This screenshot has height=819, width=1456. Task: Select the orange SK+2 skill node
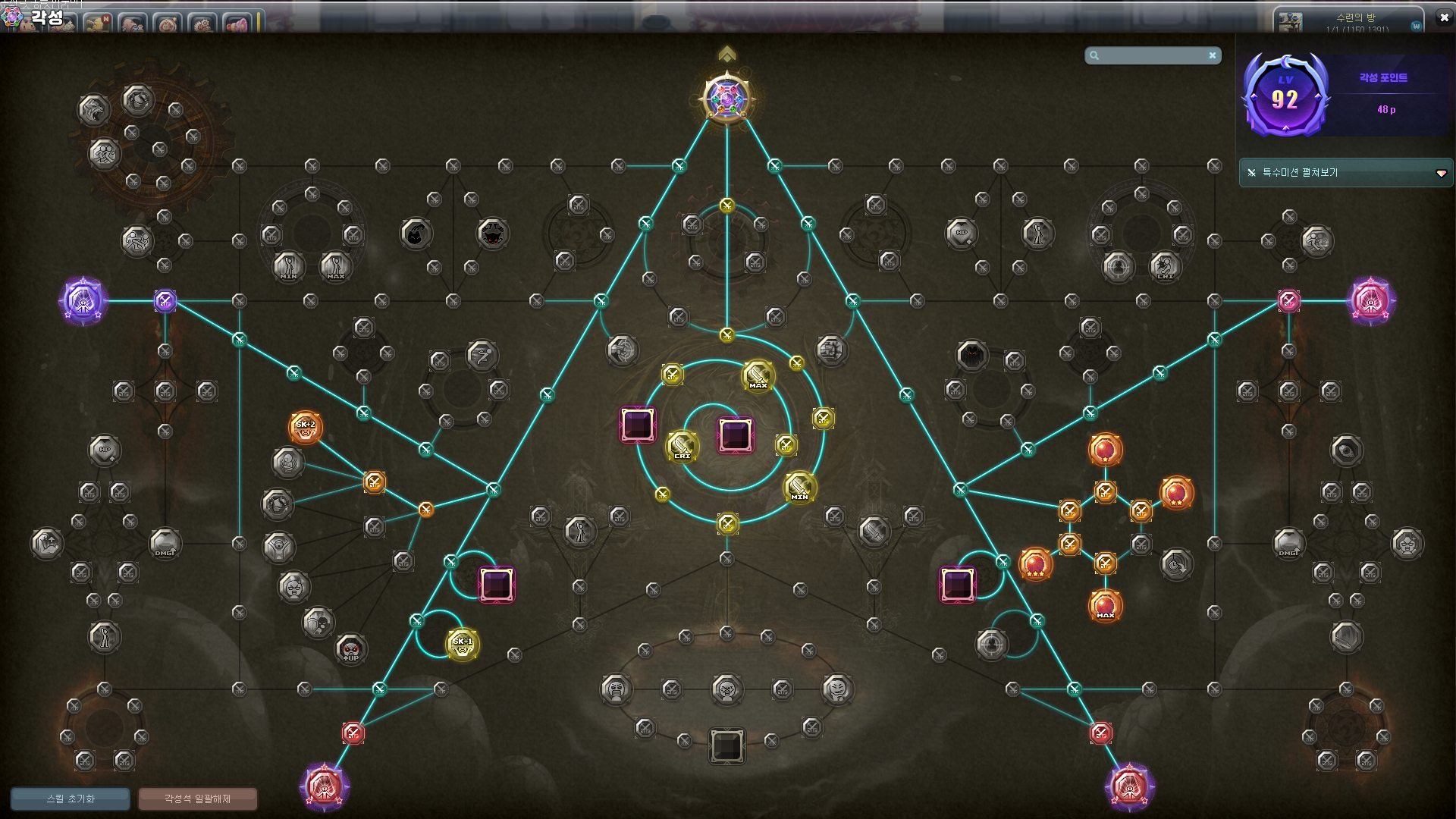coord(306,428)
